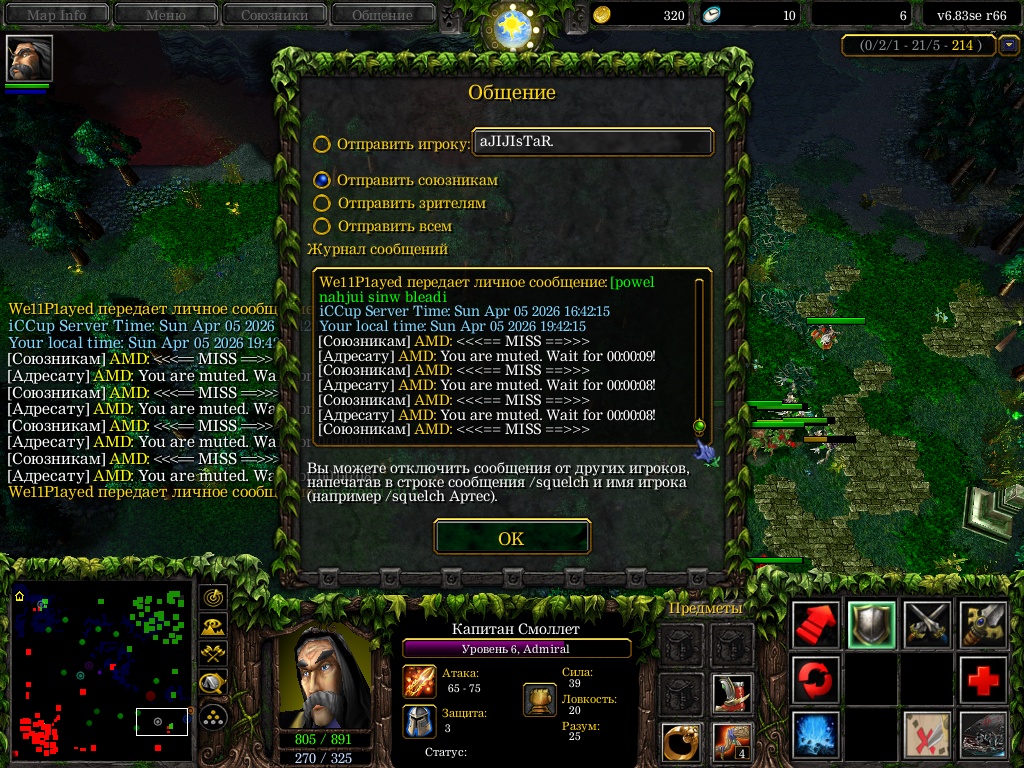Select the hero portrait icon at top-left
Screen dimensions: 1024x768
point(29,59)
